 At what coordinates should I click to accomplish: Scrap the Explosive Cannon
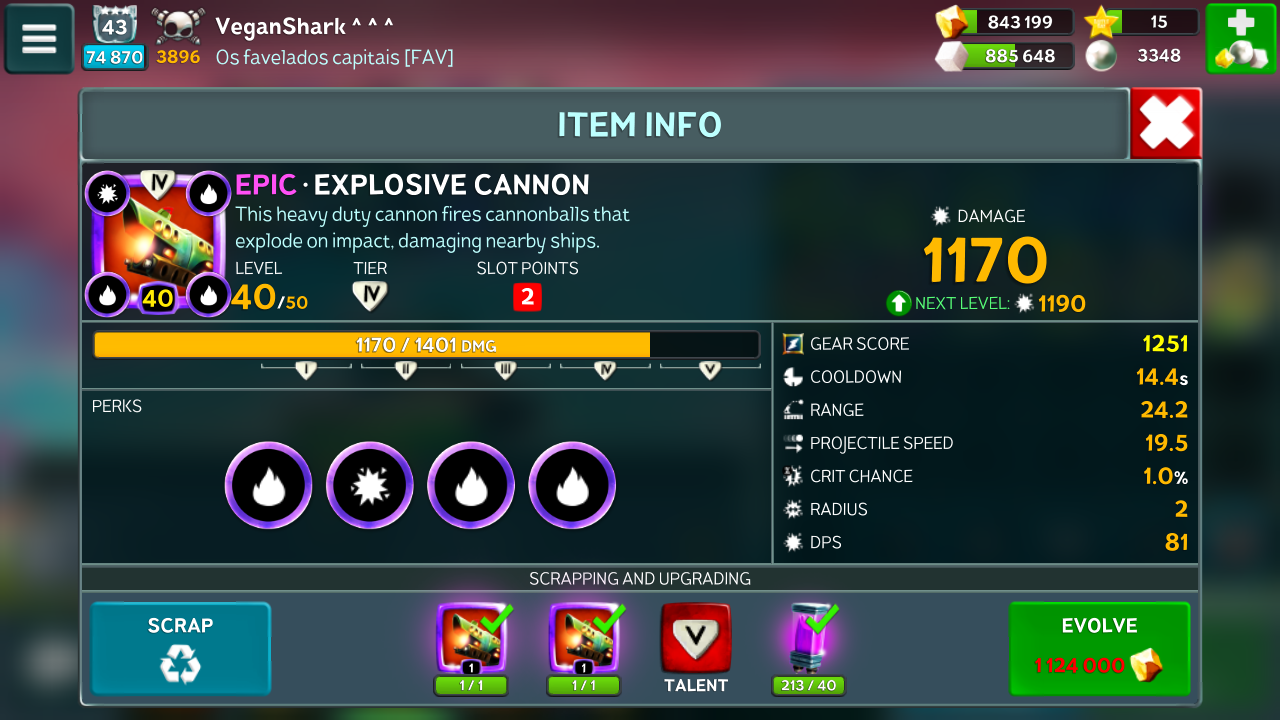181,648
